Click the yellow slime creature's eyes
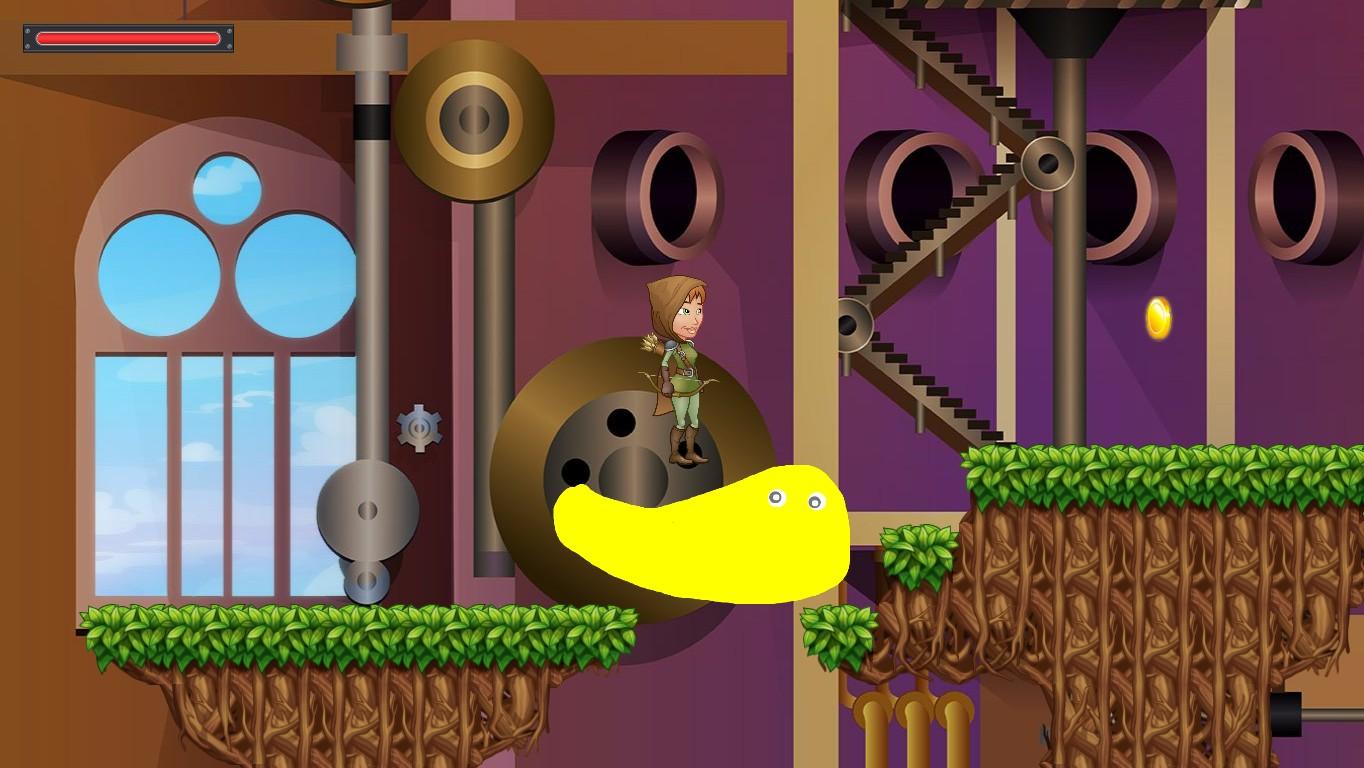1364x768 pixels. pyautogui.click(x=795, y=498)
